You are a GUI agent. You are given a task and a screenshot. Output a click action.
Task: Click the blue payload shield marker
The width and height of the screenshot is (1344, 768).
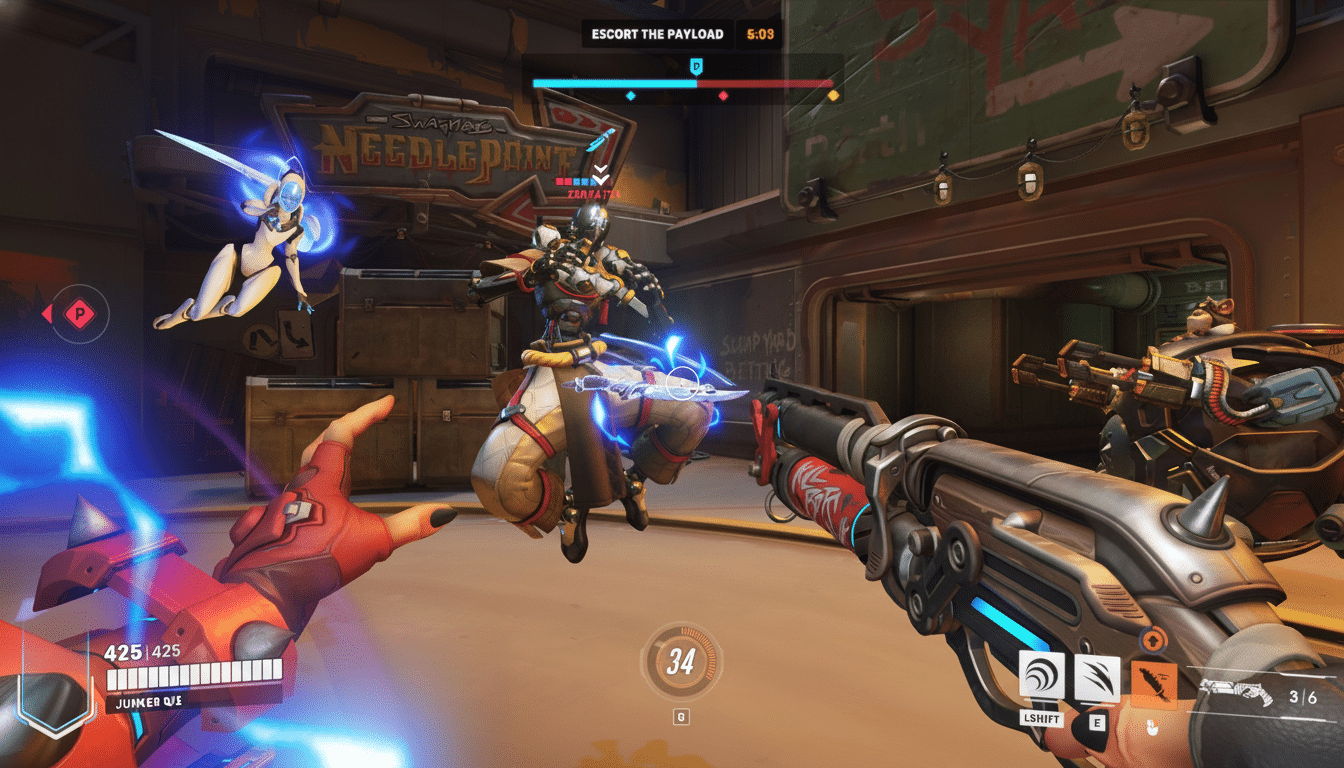[x=696, y=64]
